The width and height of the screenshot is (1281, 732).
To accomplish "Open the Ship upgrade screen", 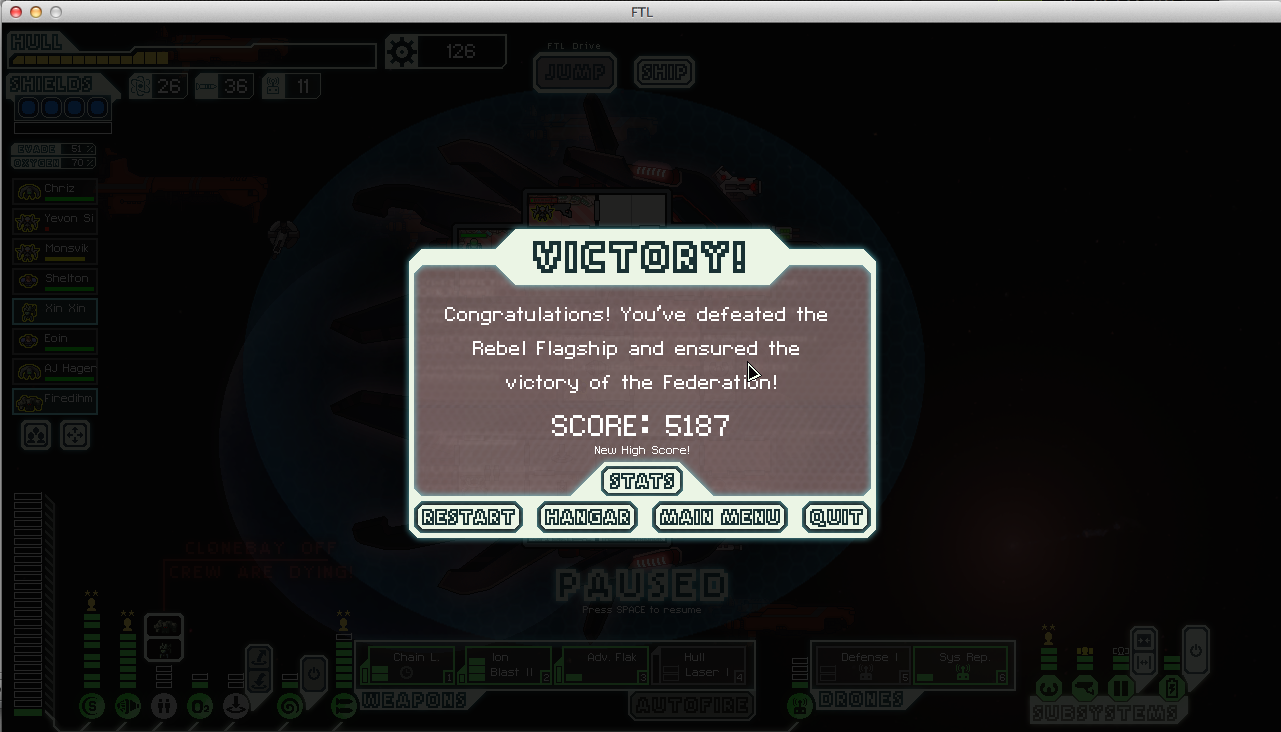I will tap(664, 73).
